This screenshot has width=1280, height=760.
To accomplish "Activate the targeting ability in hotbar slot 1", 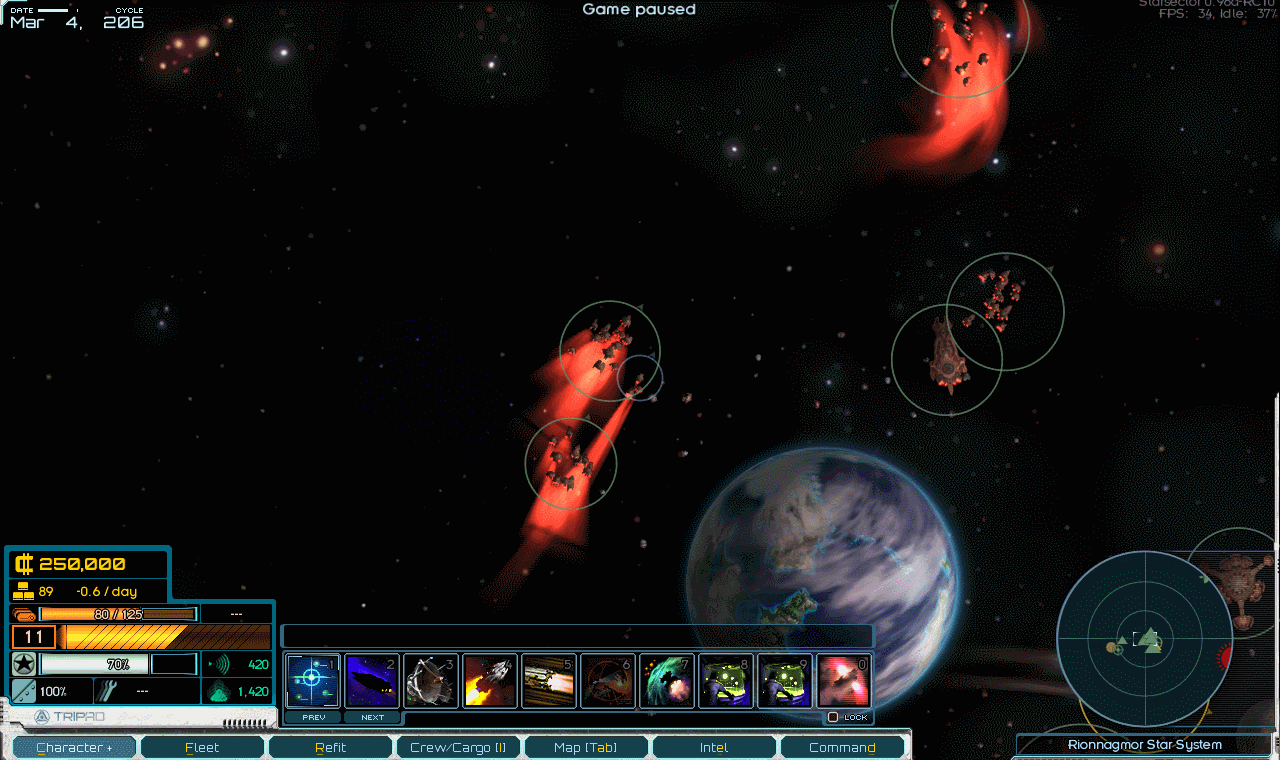I will [313, 680].
